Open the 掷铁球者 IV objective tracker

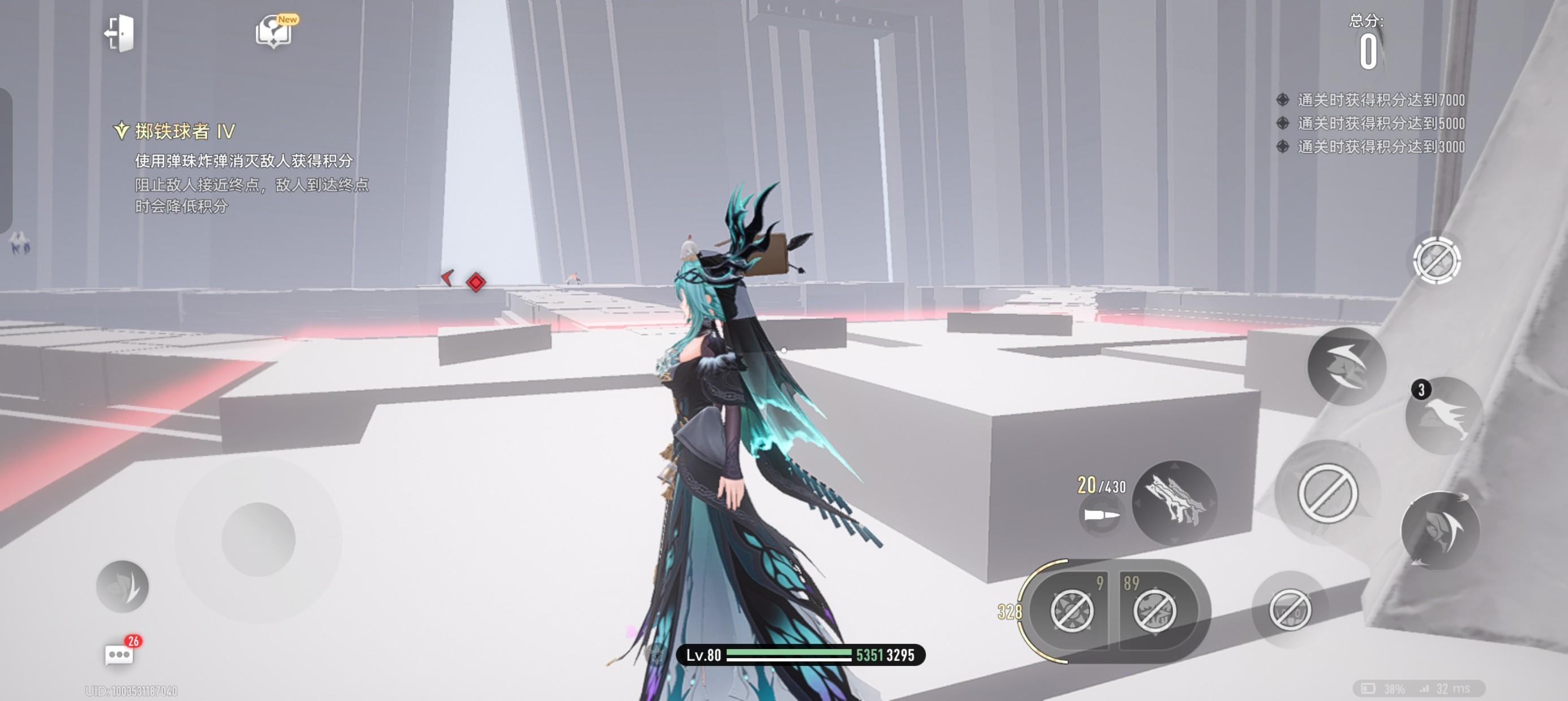(x=174, y=131)
